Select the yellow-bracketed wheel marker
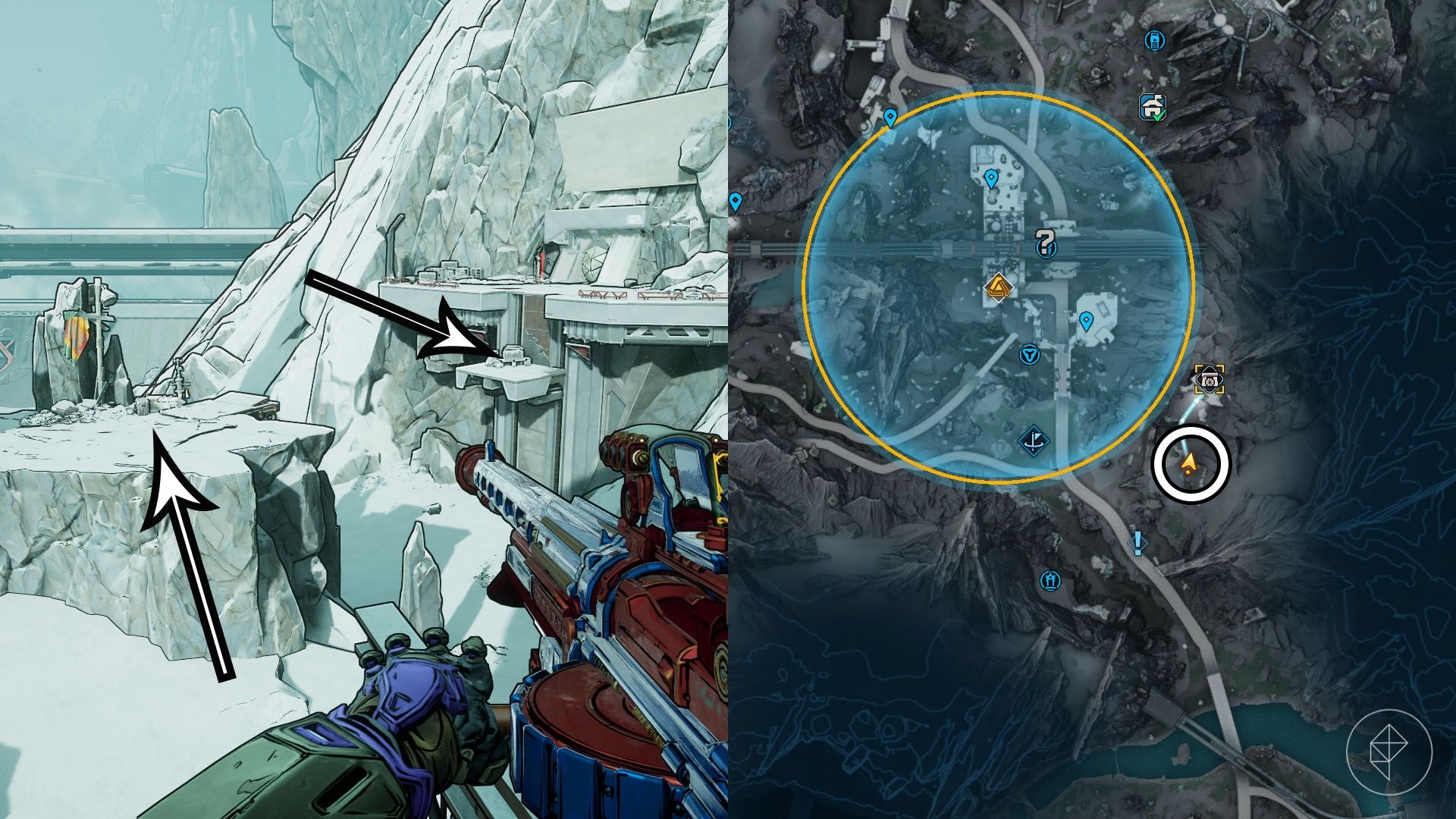The width and height of the screenshot is (1456, 819). (1210, 378)
